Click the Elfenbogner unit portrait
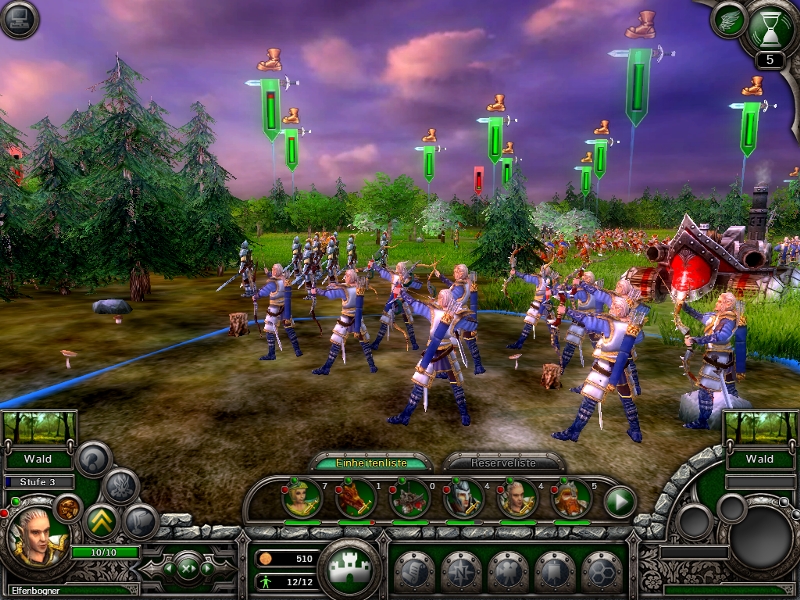Screen dimensions: 800x600 click(x=37, y=537)
